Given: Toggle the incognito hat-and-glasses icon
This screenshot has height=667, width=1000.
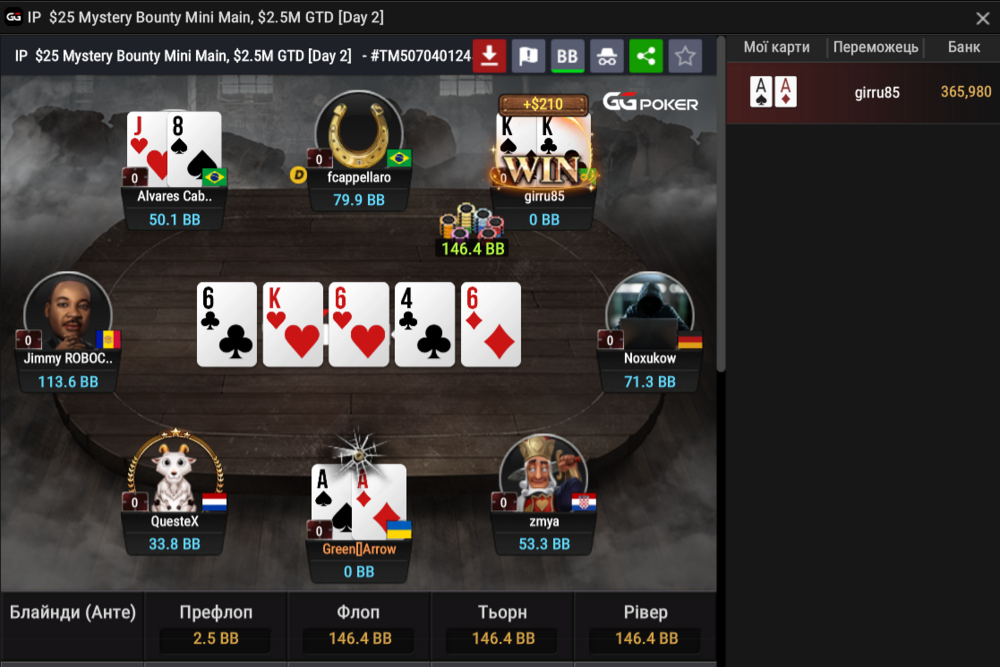Looking at the screenshot, I should click(x=606, y=56).
